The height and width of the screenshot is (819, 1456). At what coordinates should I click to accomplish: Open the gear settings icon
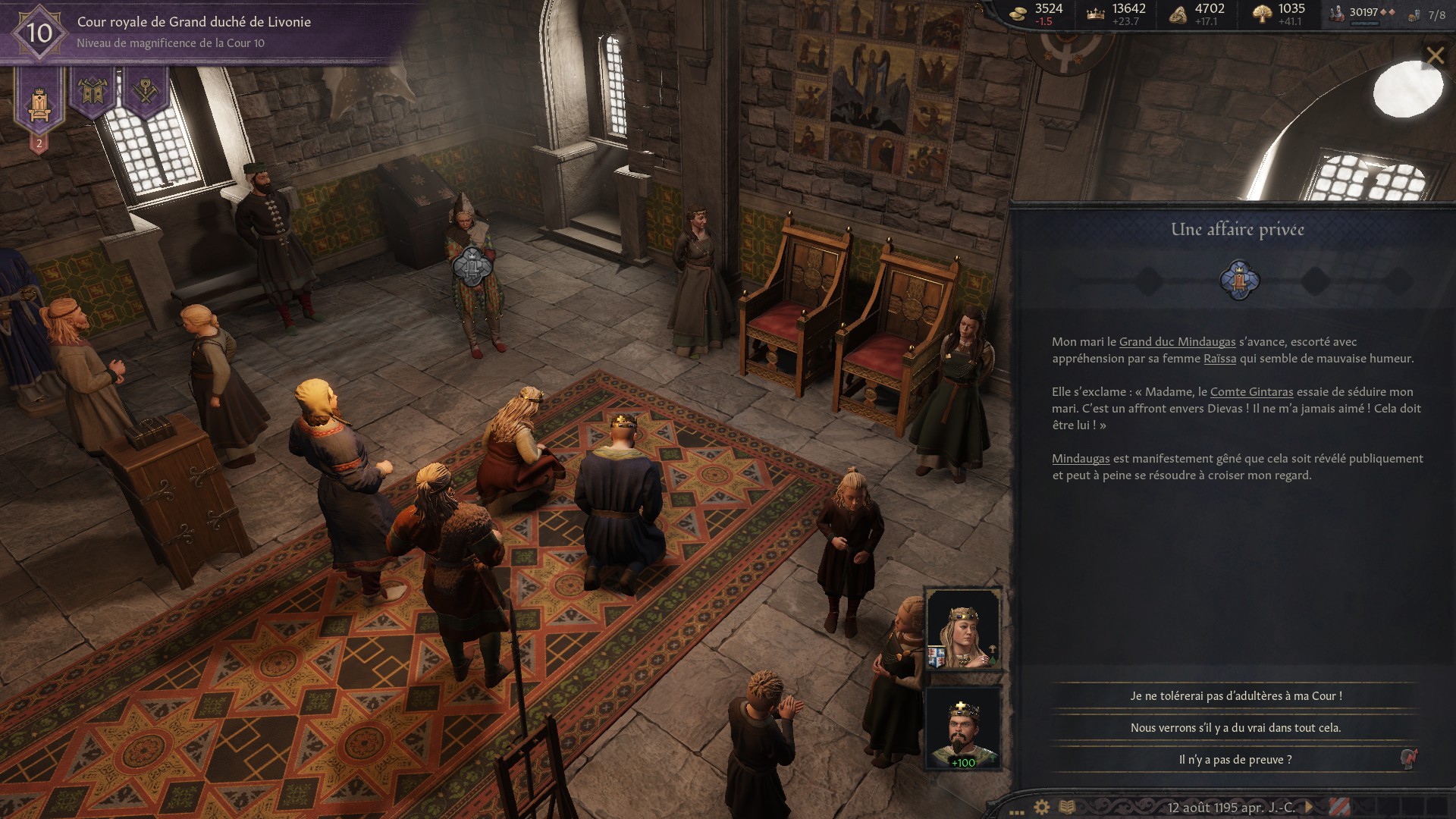point(1042,807)
